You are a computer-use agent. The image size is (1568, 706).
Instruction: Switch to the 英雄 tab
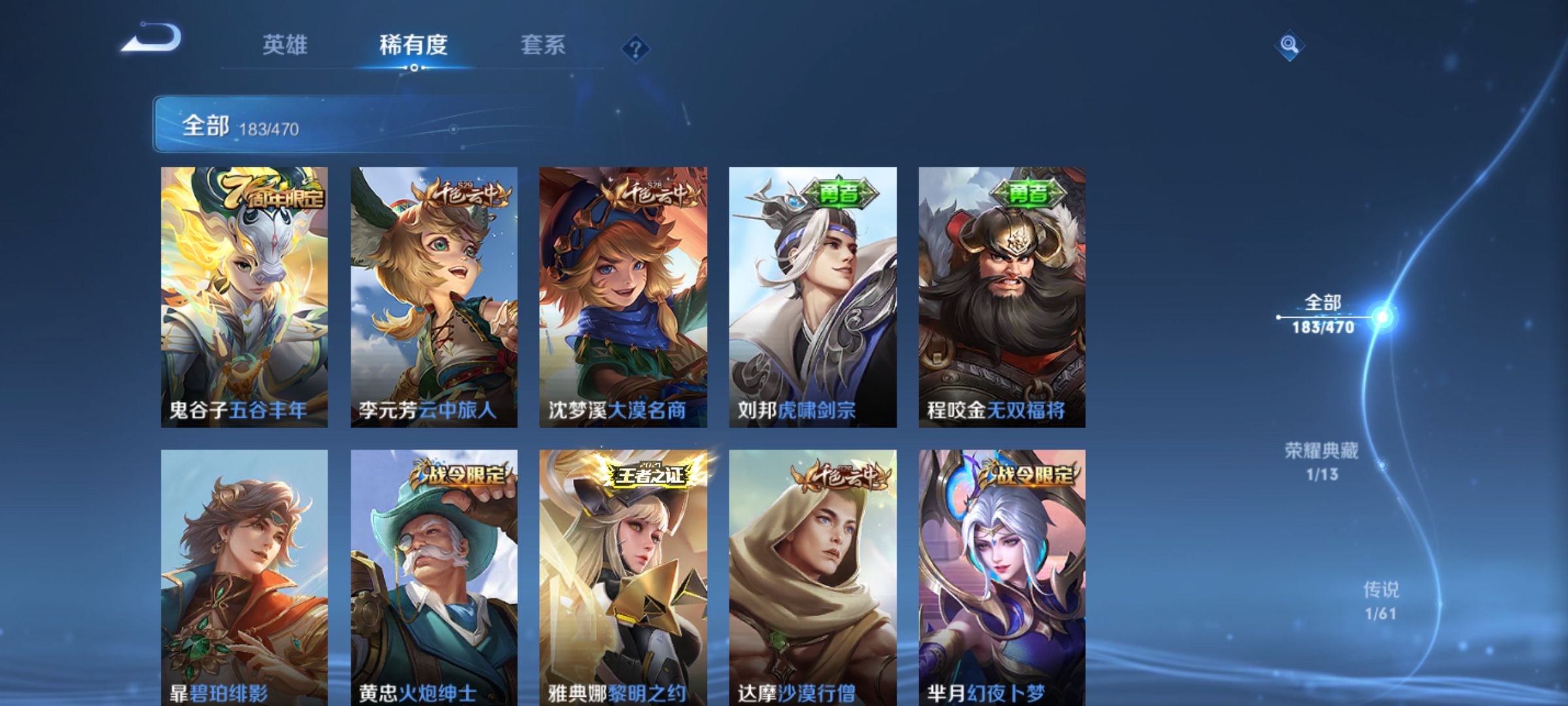tap(284, 45)
